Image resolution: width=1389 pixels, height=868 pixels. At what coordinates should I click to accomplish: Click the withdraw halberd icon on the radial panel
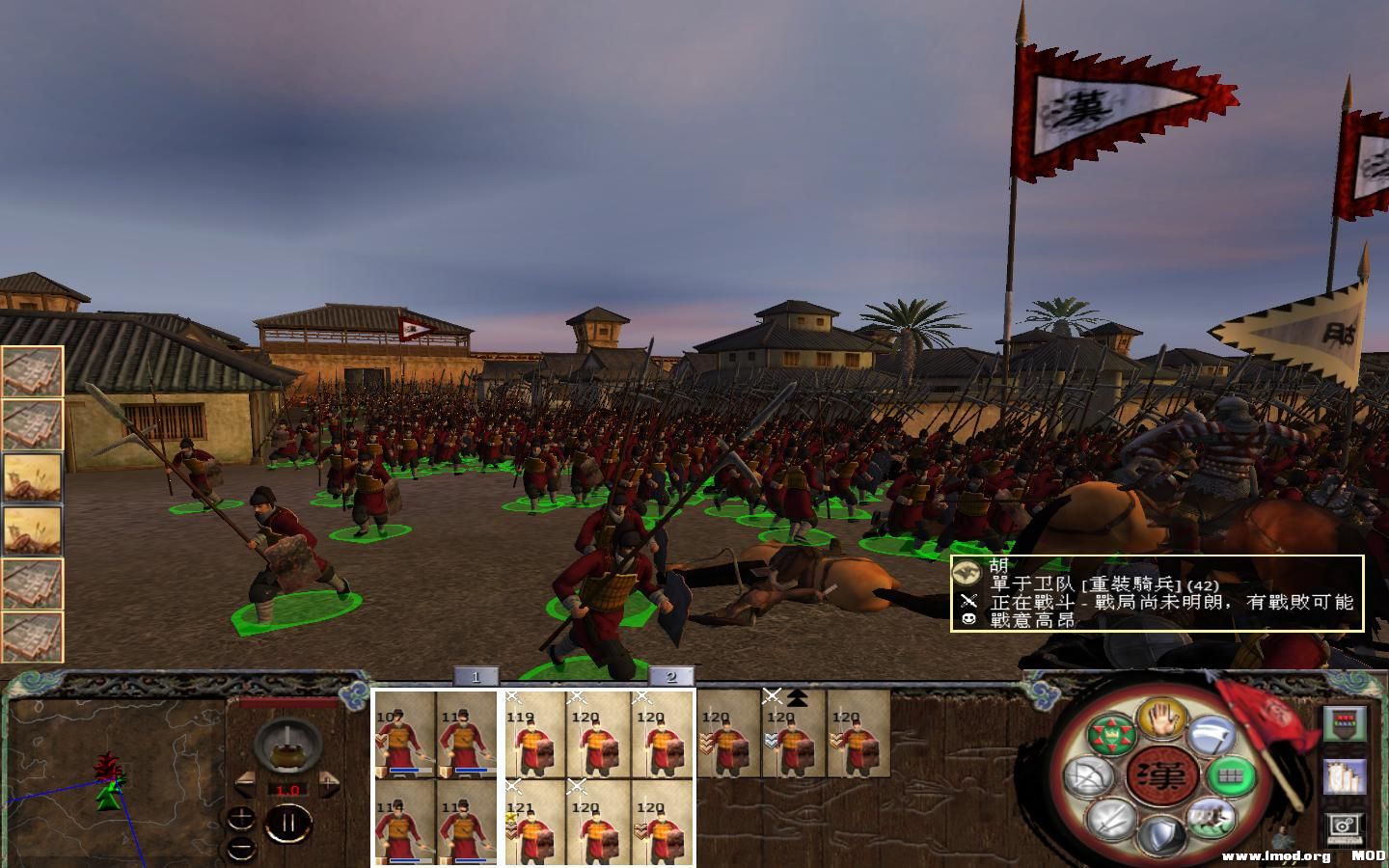1213,733
